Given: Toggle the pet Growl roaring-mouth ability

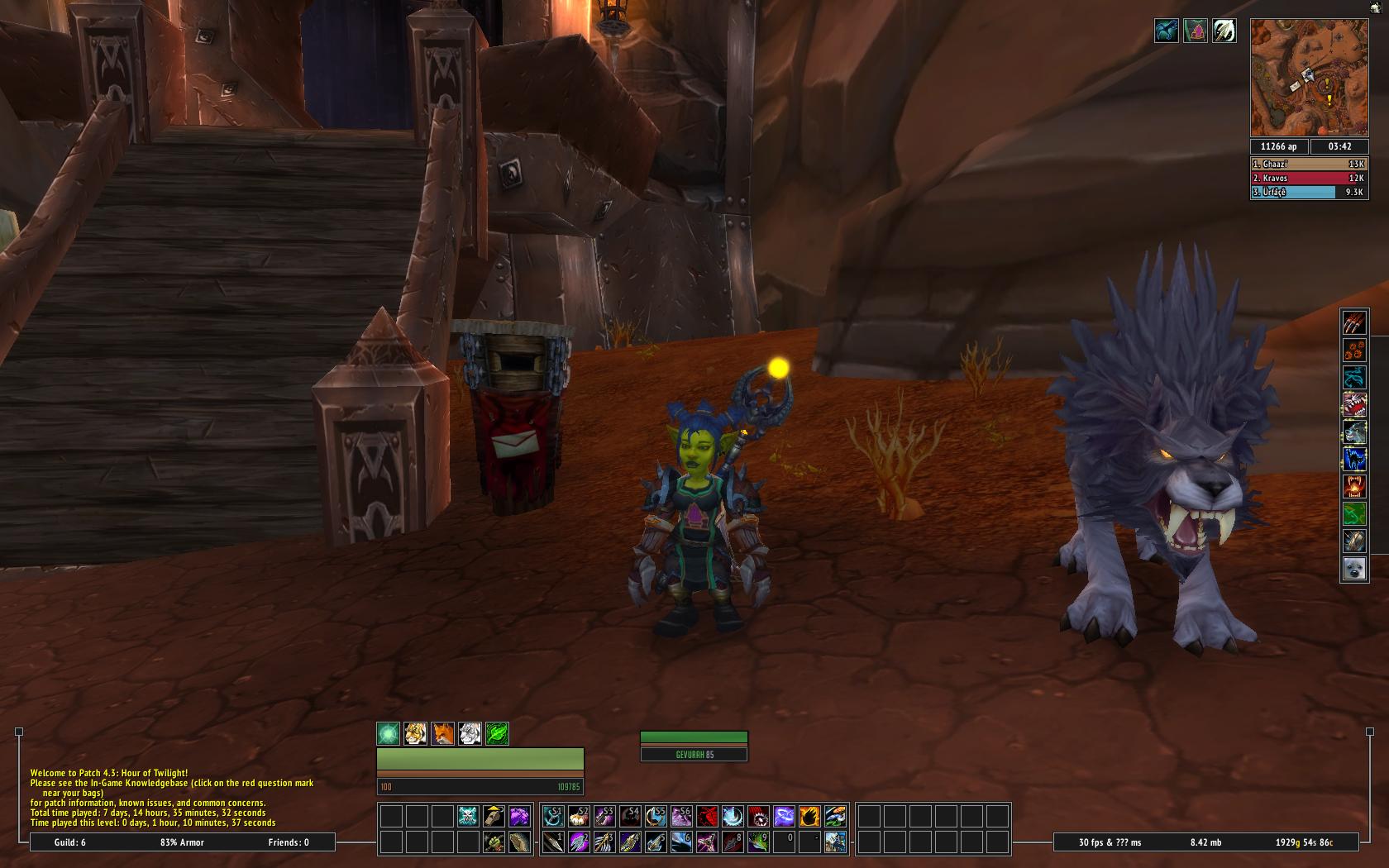Looking at the screenshot, I should [1353, 404].
